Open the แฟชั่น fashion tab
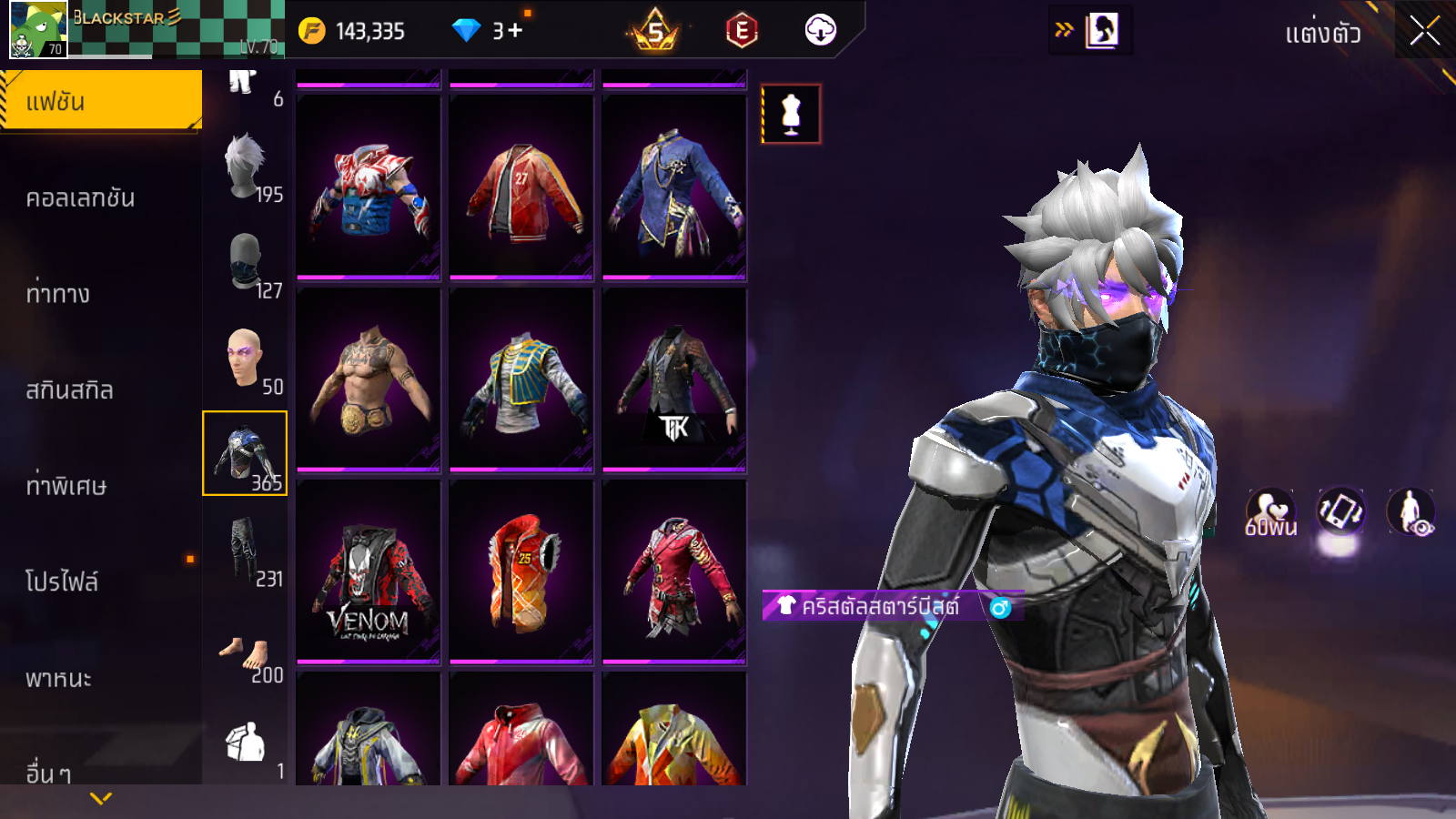1456x819 pixels. coord(100,101)
